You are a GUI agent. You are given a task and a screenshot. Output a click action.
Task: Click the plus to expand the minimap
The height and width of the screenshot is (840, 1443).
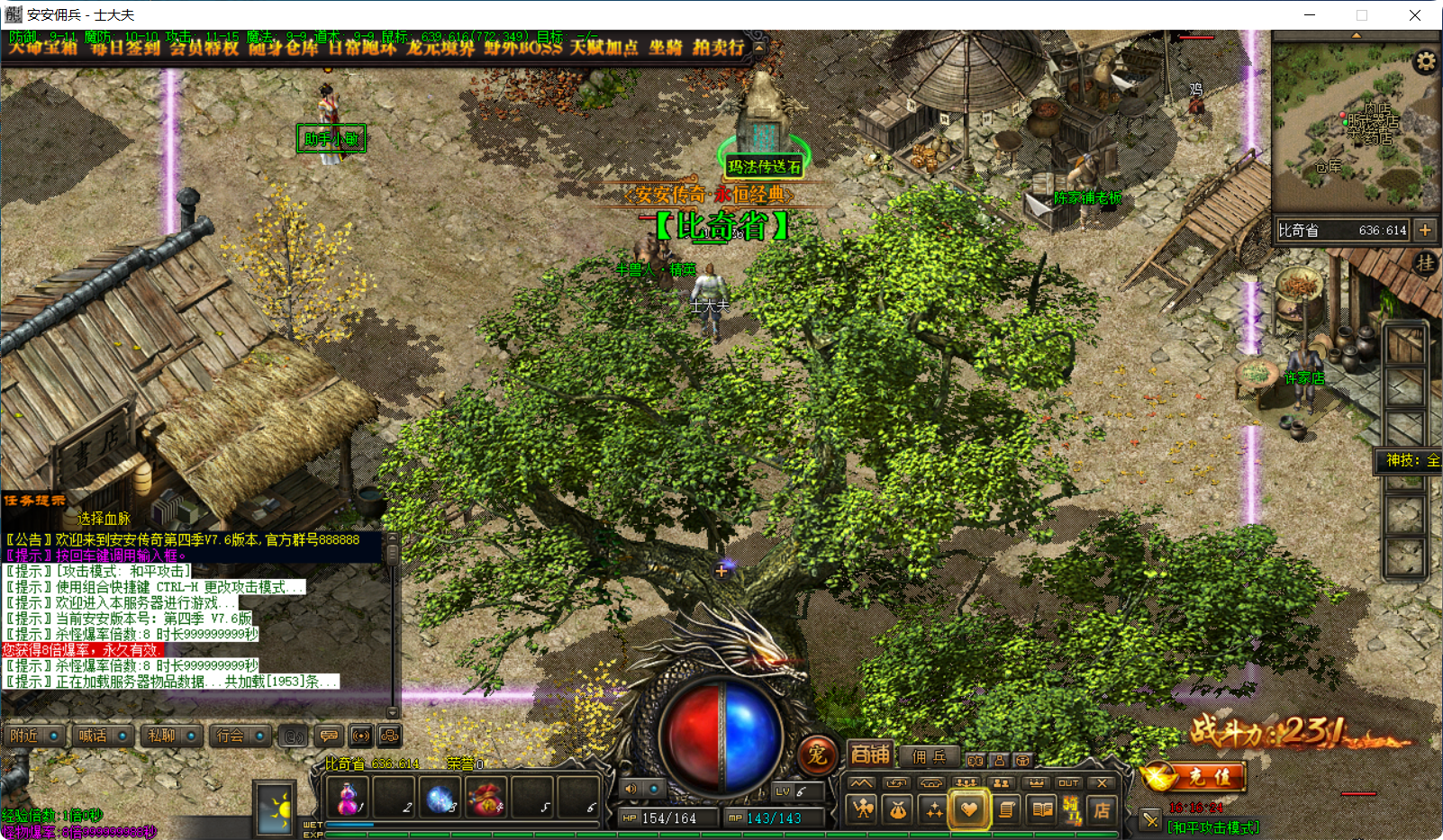pyautogui.click(x=1426, y=230)
